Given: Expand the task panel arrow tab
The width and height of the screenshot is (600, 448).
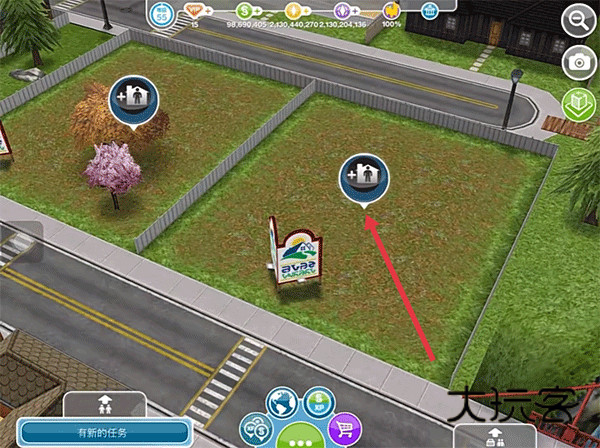Looking at the screenshot, I should (x=105, y=407).
